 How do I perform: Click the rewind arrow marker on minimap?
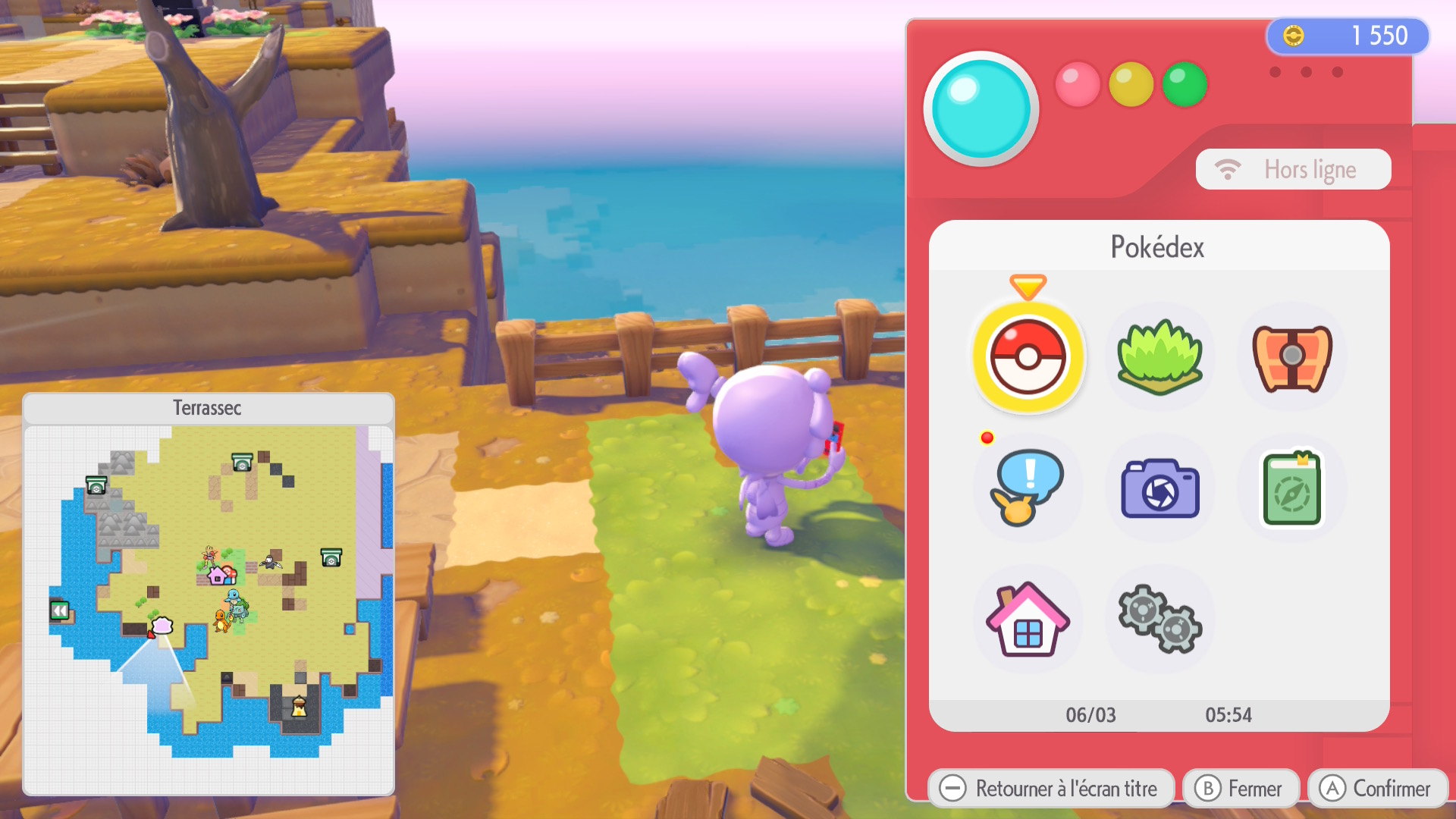pyautogui.click(x=60, y=610)
